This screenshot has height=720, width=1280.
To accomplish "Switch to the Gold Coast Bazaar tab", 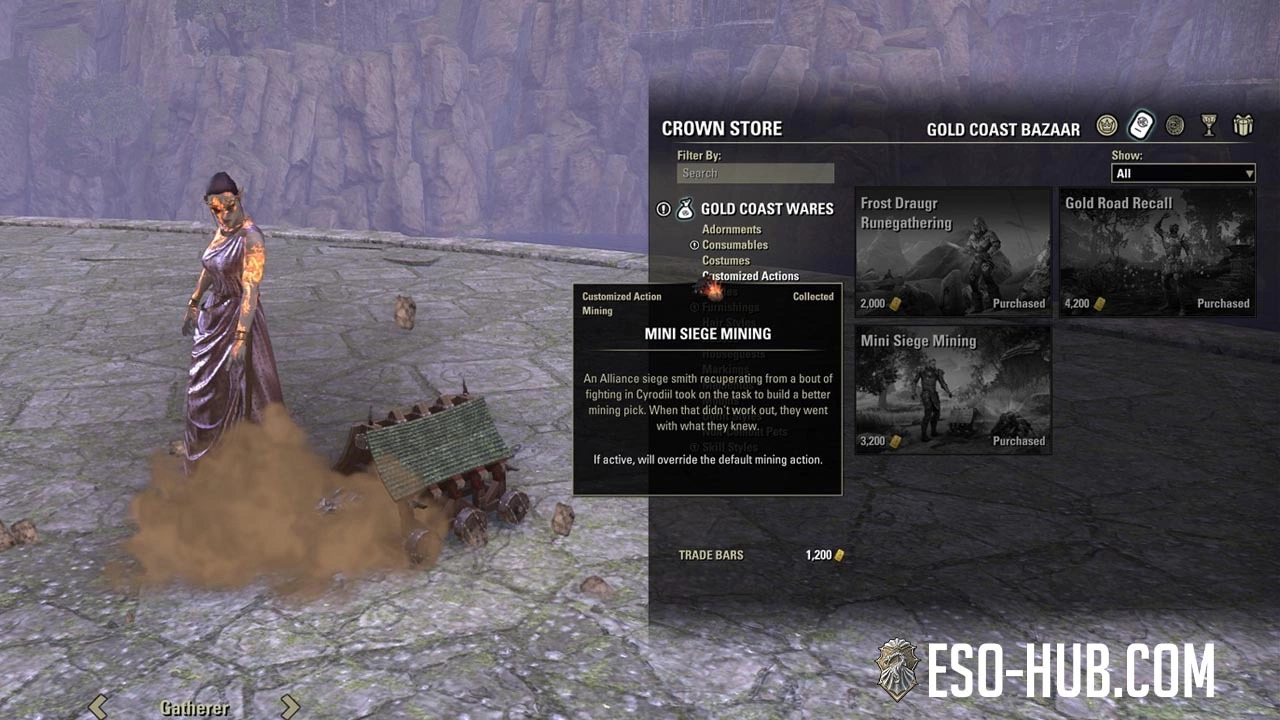I will tap(1141, 126).
